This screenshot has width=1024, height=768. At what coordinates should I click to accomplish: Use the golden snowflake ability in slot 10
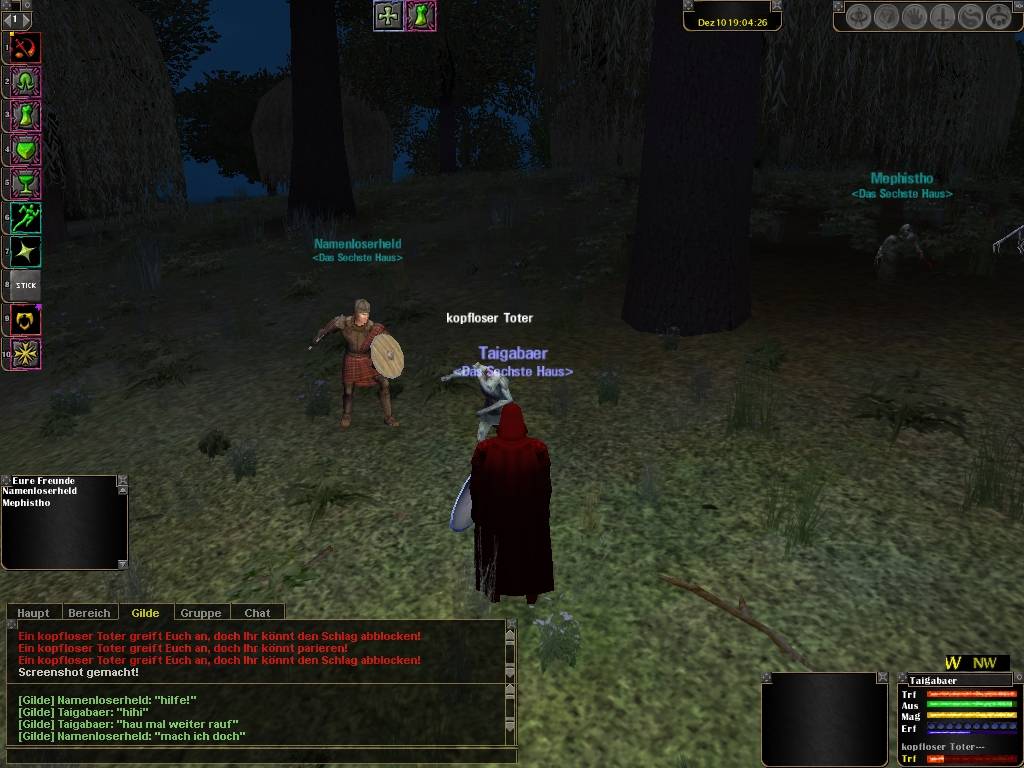coord(26,353)
